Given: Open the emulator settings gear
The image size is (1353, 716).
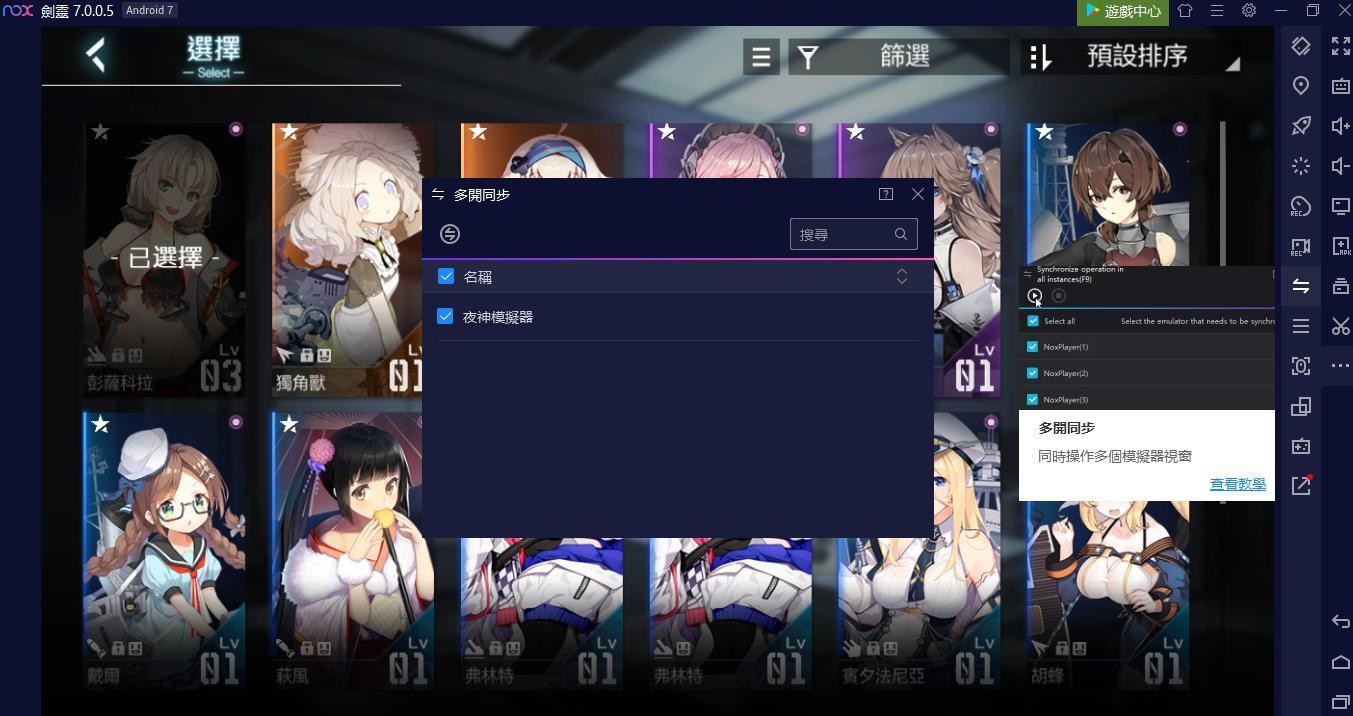Looking at the screenshot, I should (x=1249, y=11).
